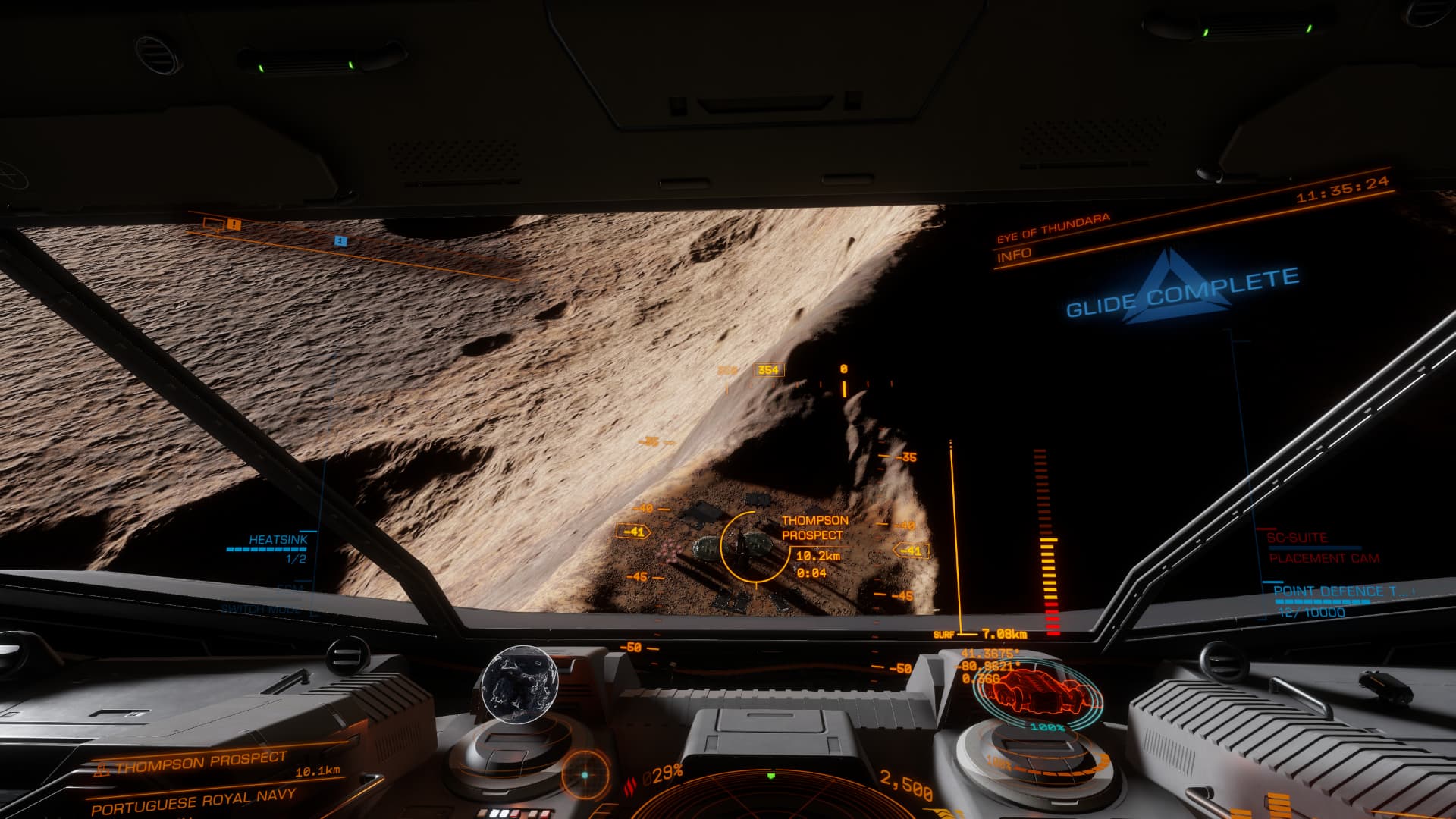
Task: Select the Heatsink fire group entry
Action: click(278, 540)
